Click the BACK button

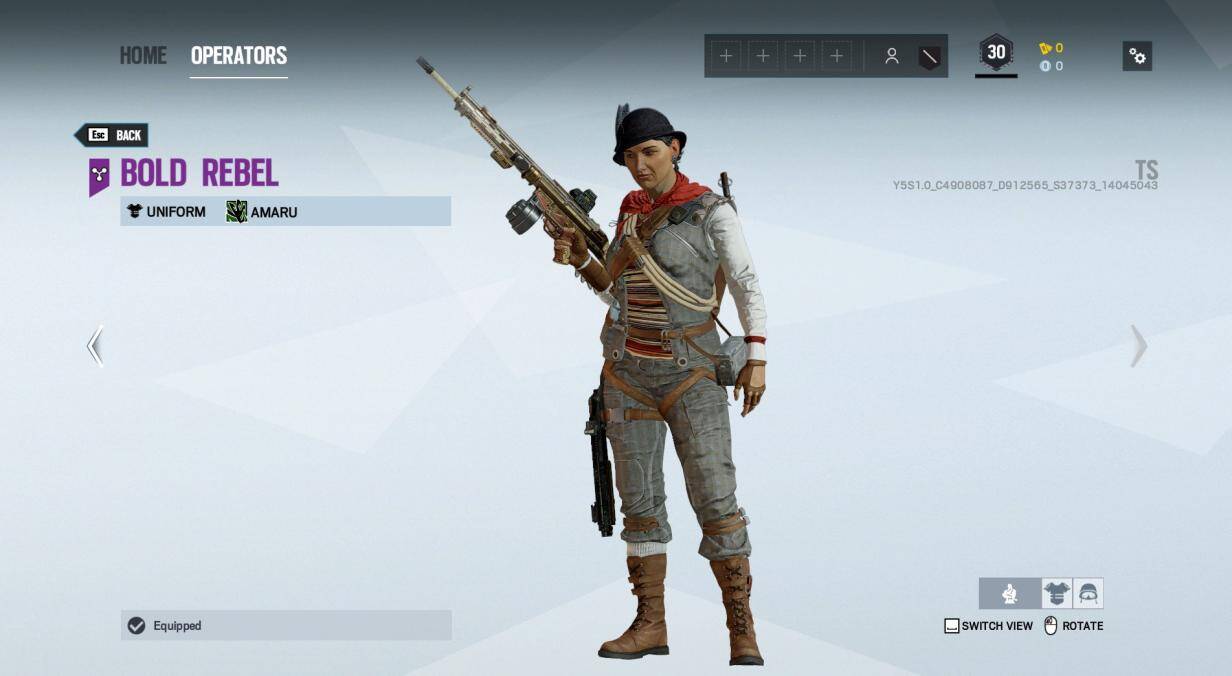tap(112, 135)
